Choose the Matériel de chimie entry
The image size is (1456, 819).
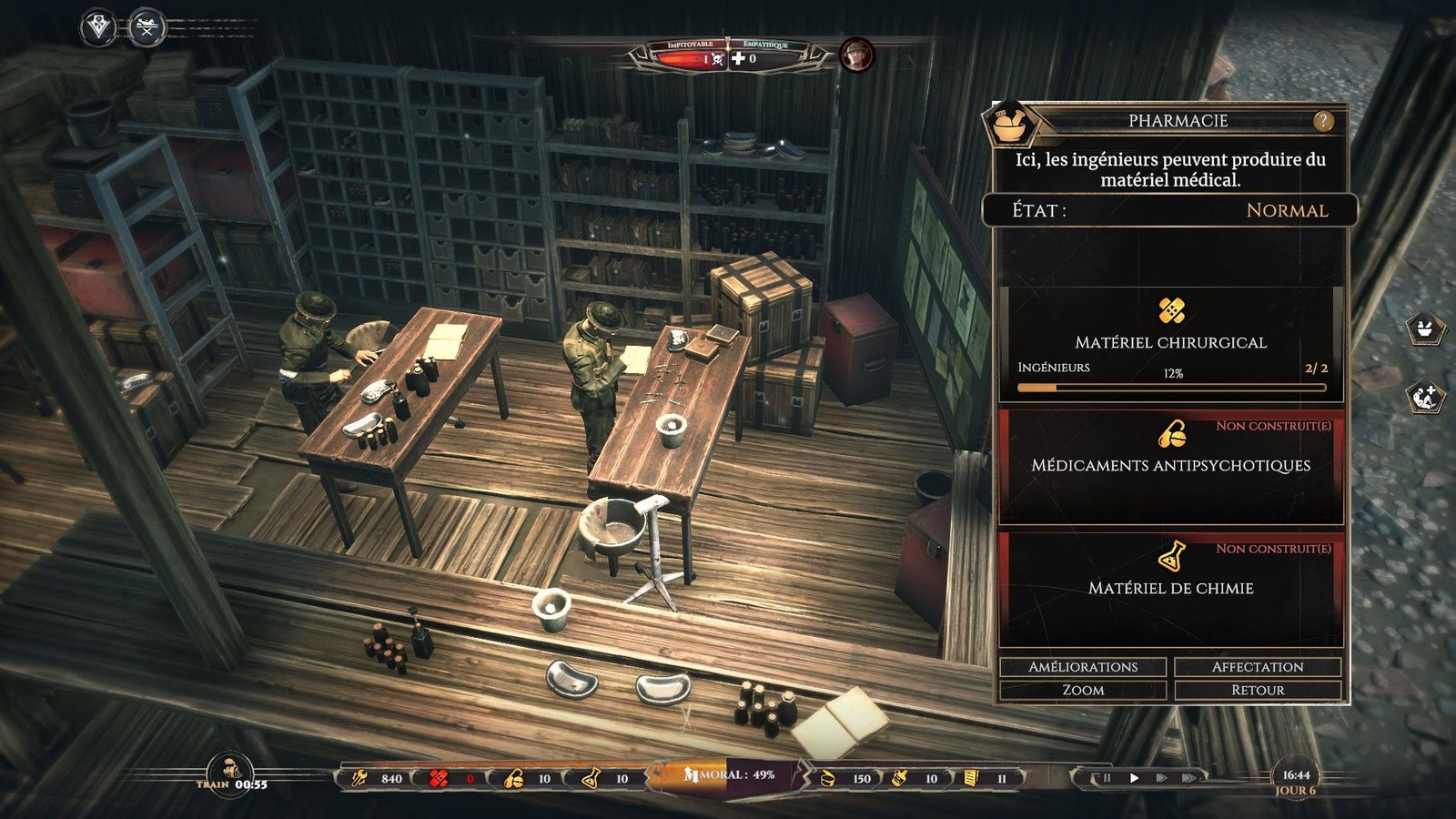click(1171, 588)
